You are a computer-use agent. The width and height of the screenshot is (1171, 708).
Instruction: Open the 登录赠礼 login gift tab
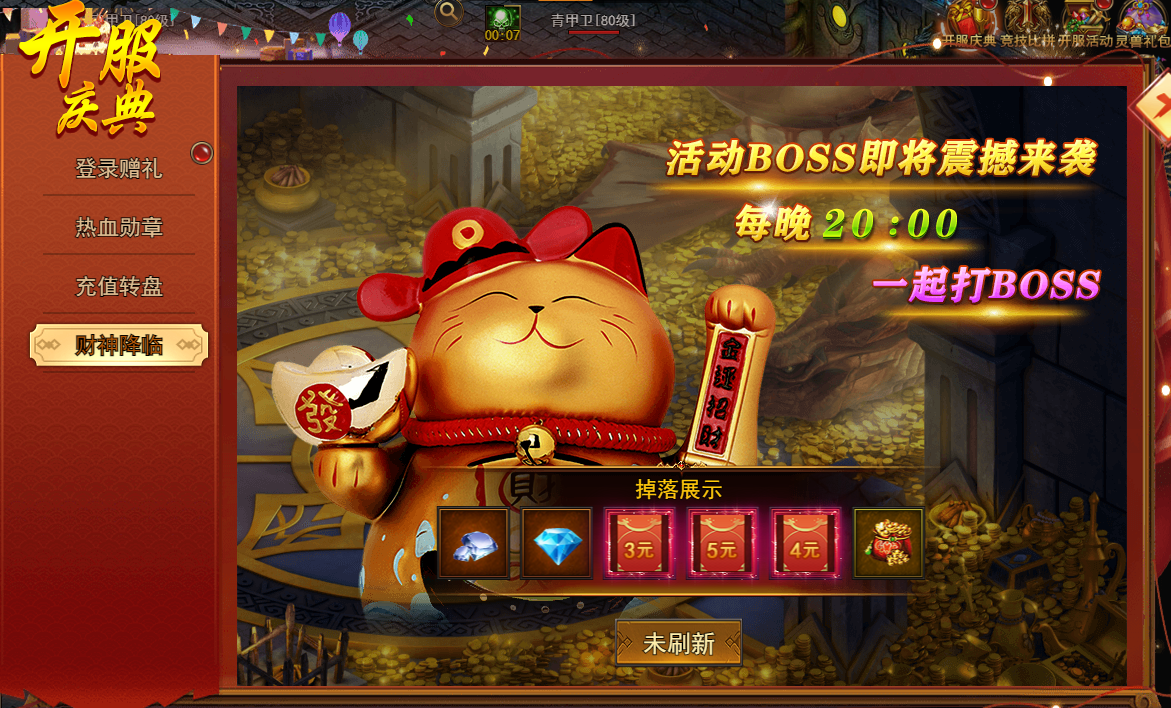(x=118, y=168)
